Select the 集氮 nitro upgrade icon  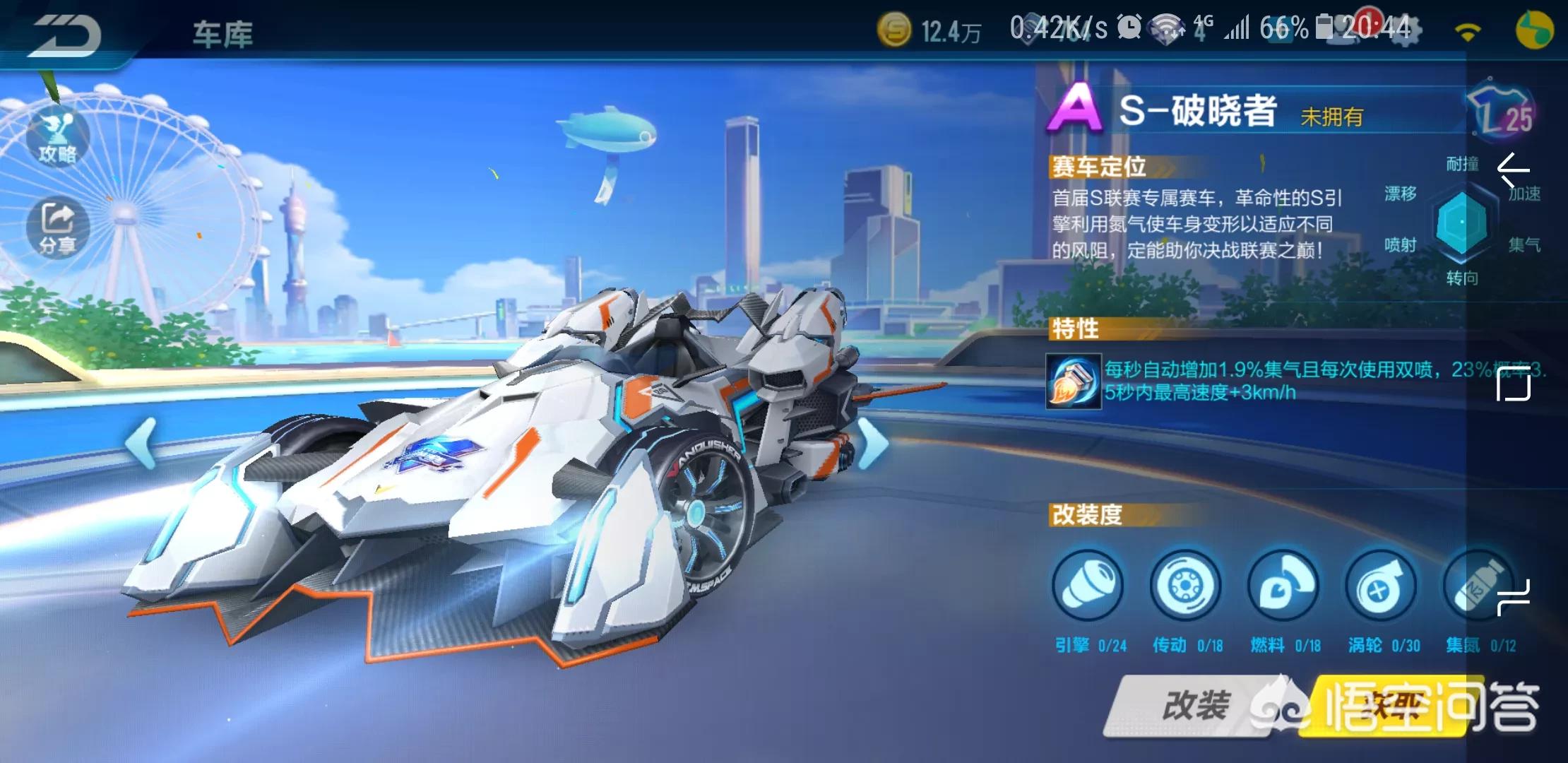pyautogui.click(x=1478, y=586)
